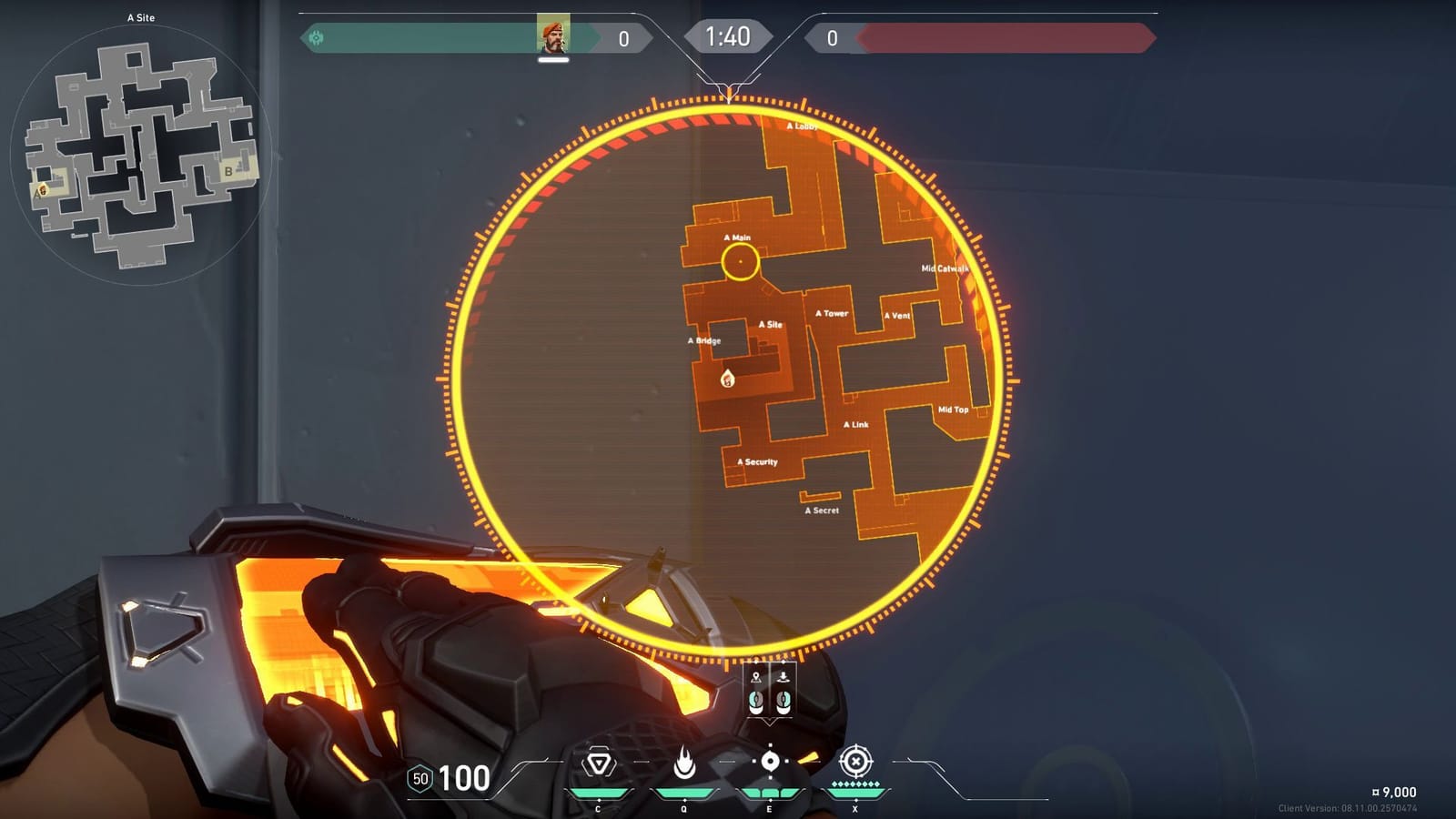
Task: Click the team faction emblem on the green bar
Action: [317, 37]
